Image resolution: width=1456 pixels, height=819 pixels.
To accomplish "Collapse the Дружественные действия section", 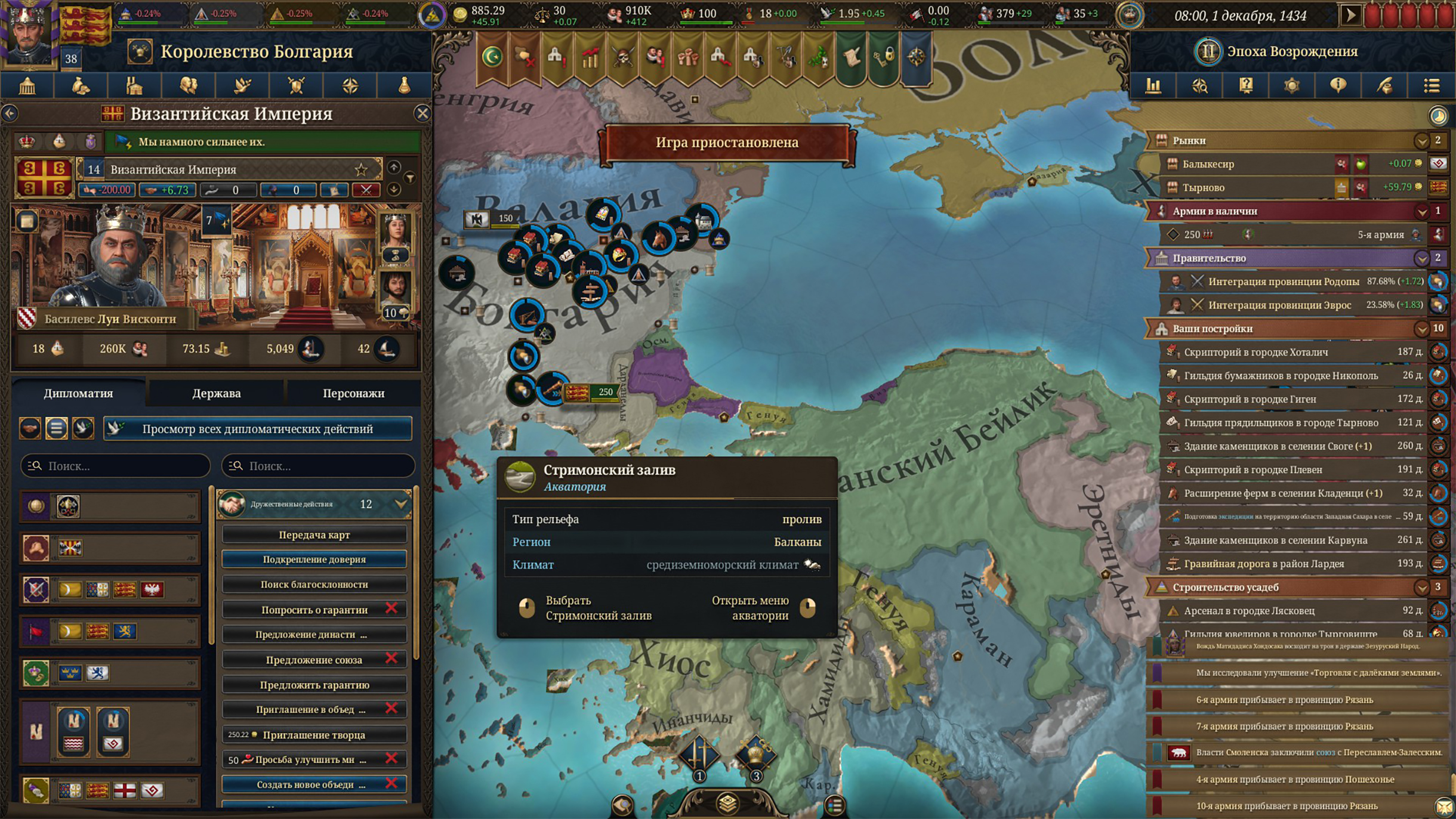I will point(401,504).
